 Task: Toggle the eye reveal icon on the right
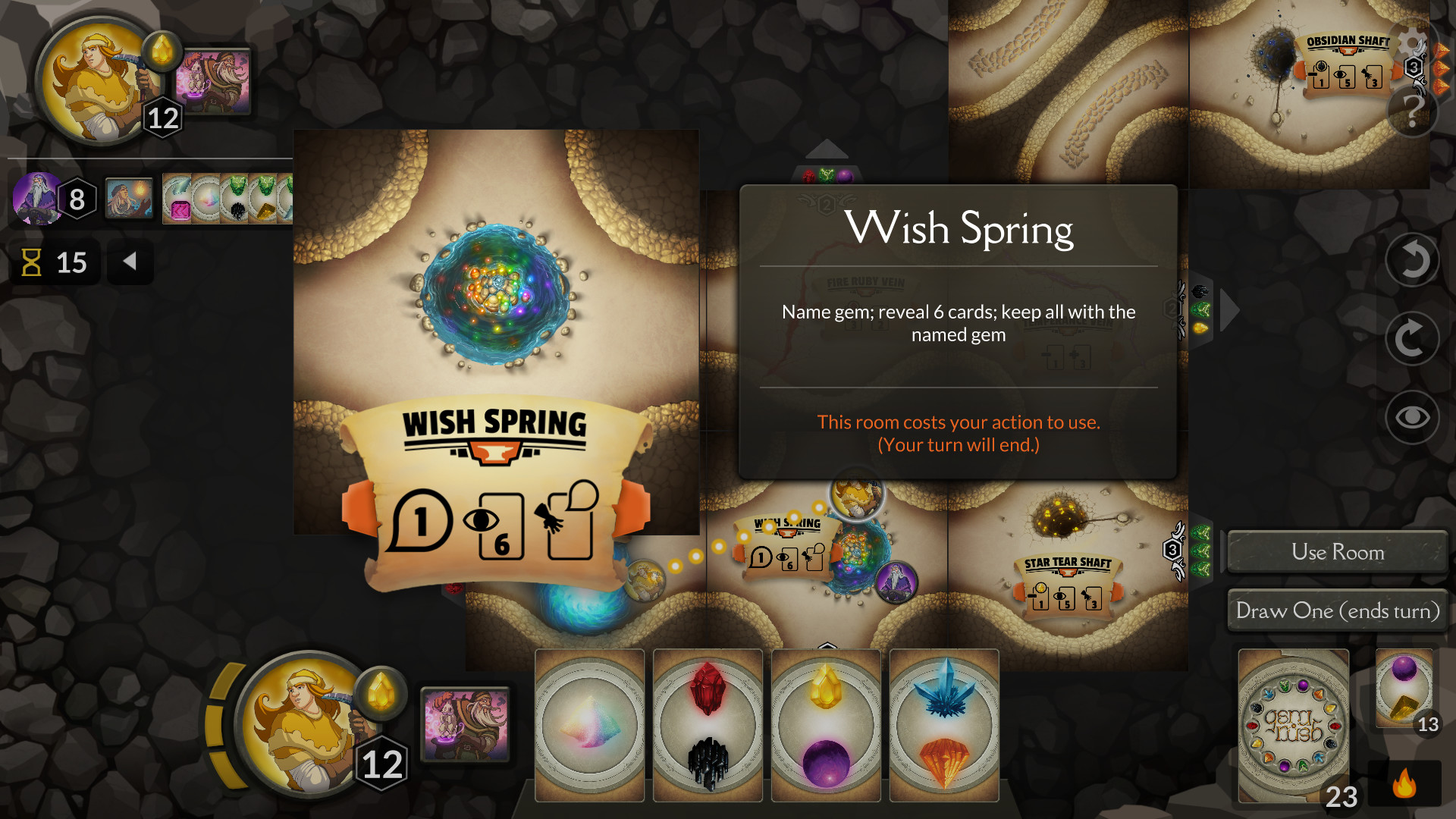(1411, 417)
